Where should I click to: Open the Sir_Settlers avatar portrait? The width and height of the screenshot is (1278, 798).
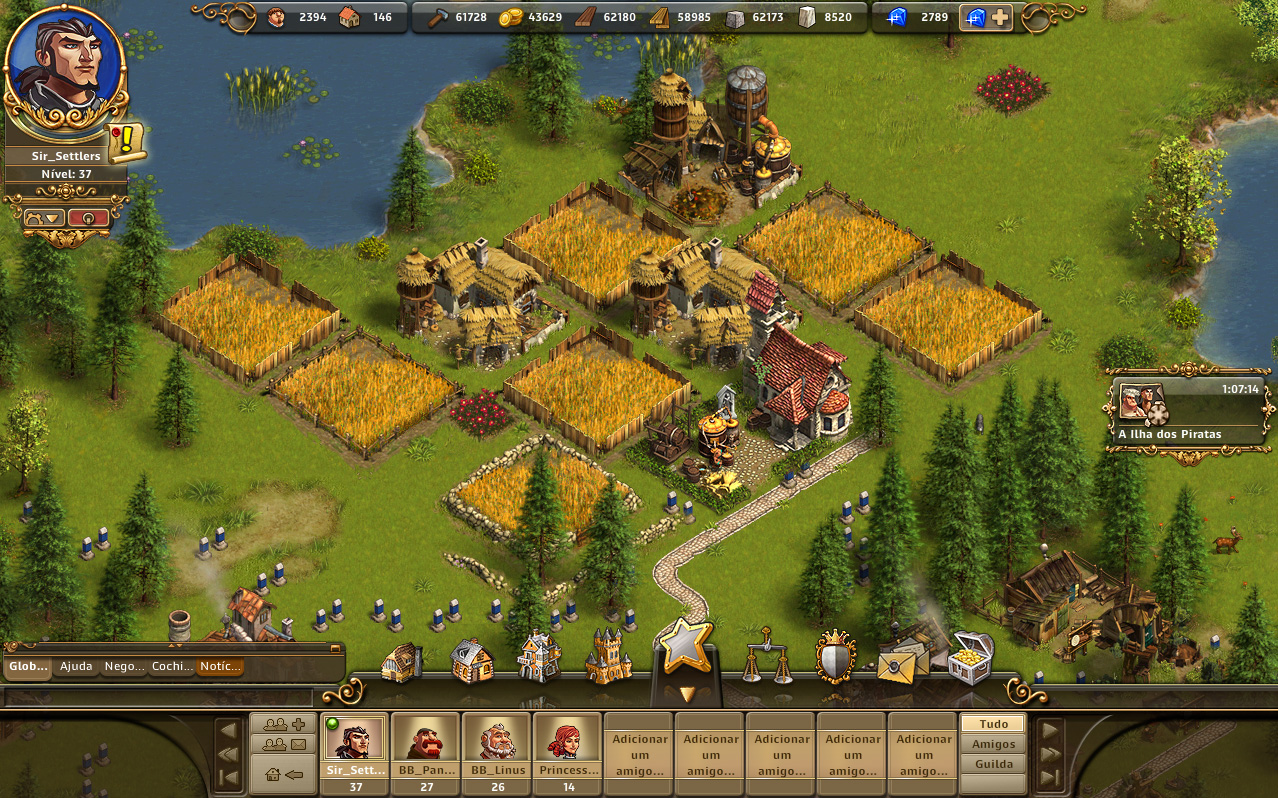point(65,68)
